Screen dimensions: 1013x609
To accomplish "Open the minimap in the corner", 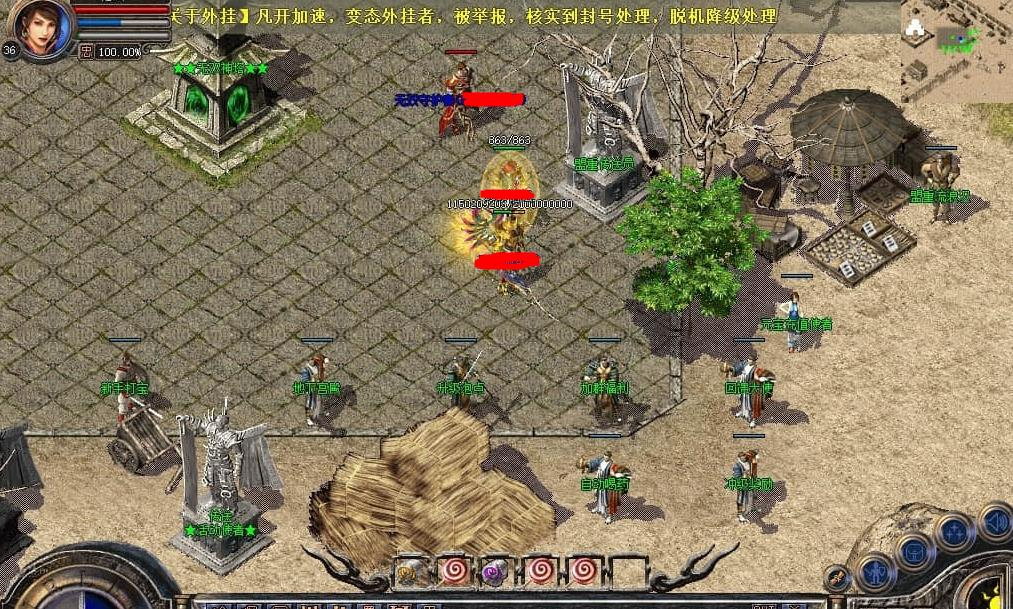I will [956, 50].
